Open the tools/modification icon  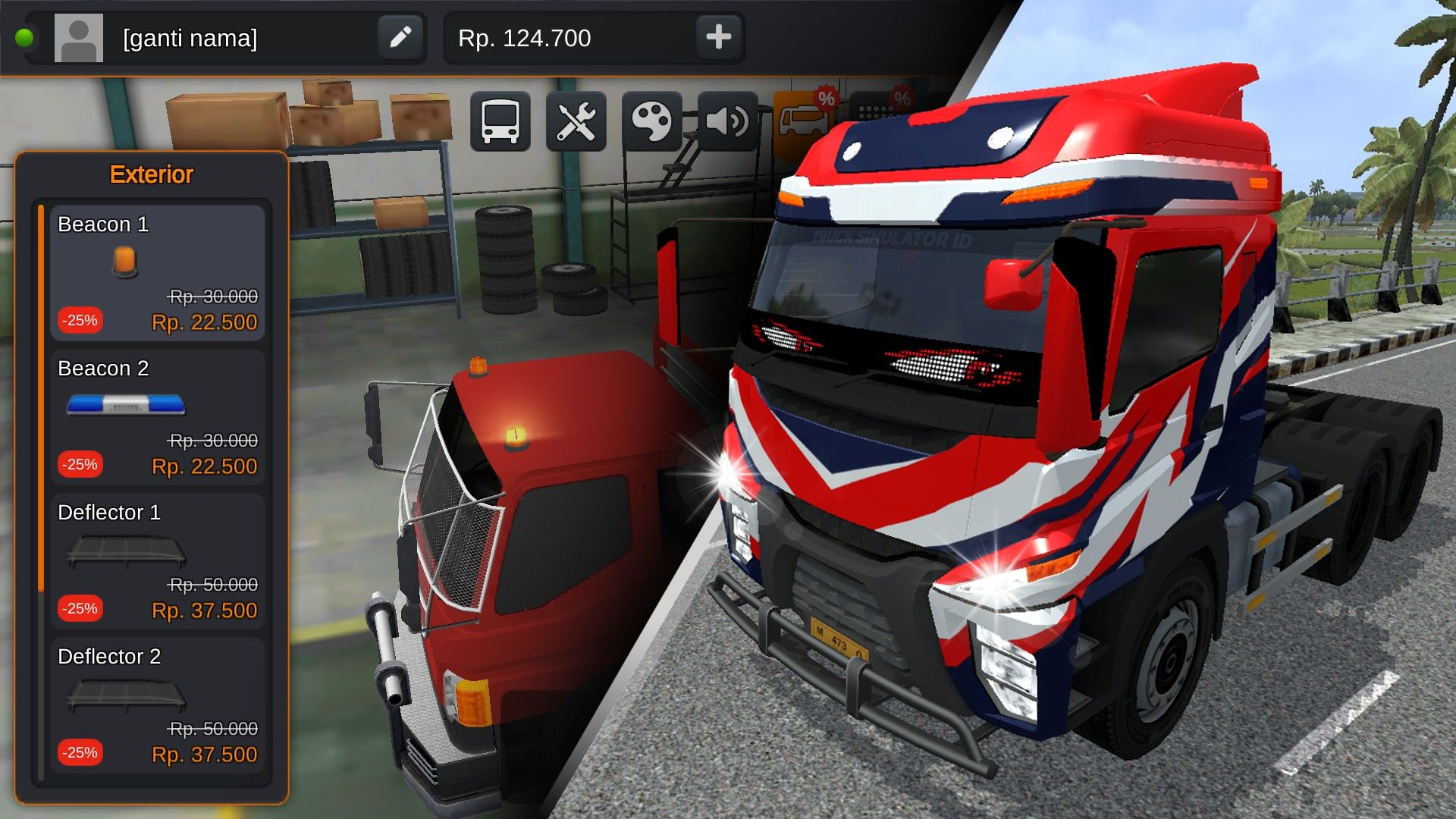point(576,121)
